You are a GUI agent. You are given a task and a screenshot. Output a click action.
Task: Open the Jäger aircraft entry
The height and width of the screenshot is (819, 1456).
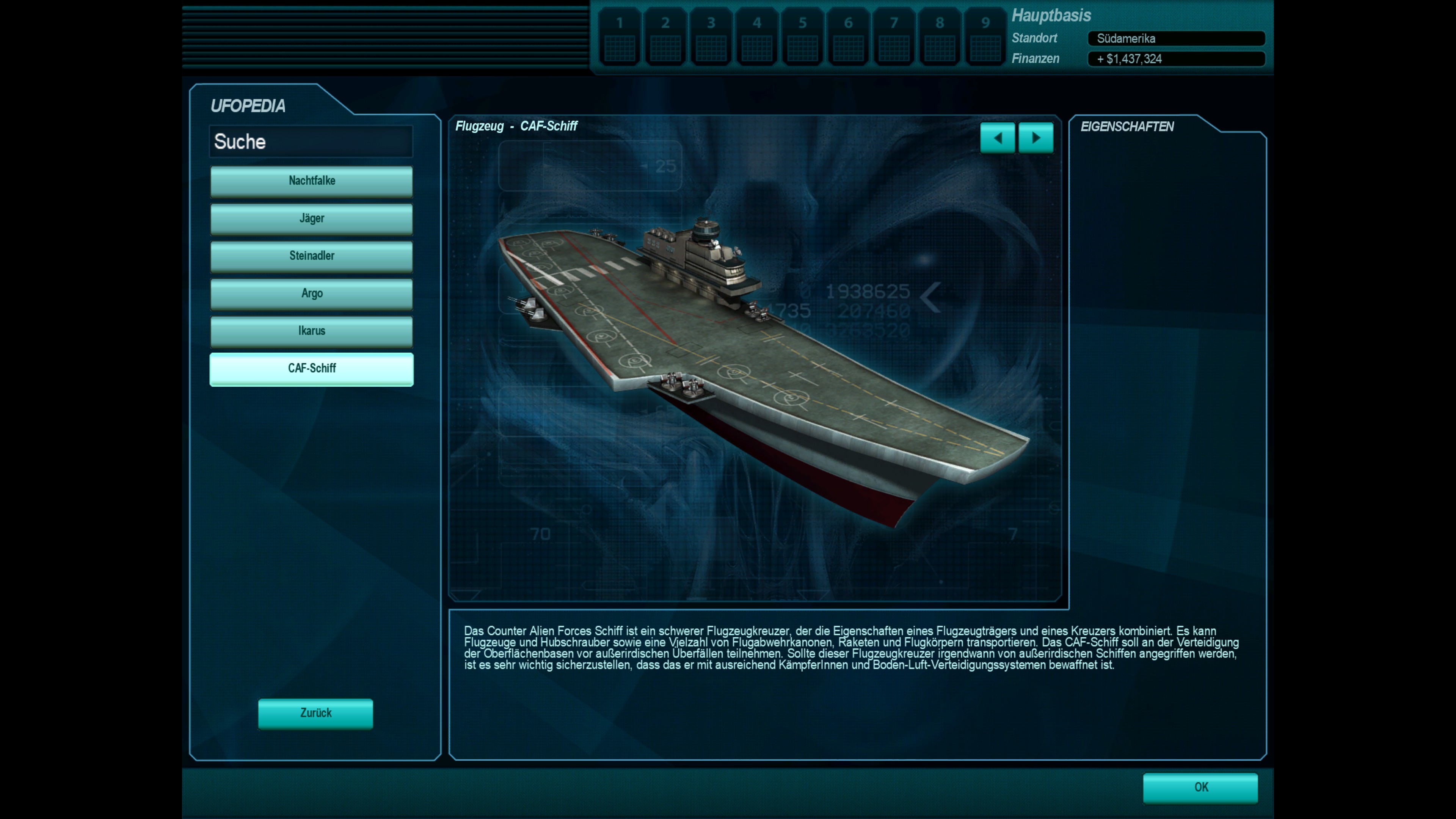tap(311, 218)
